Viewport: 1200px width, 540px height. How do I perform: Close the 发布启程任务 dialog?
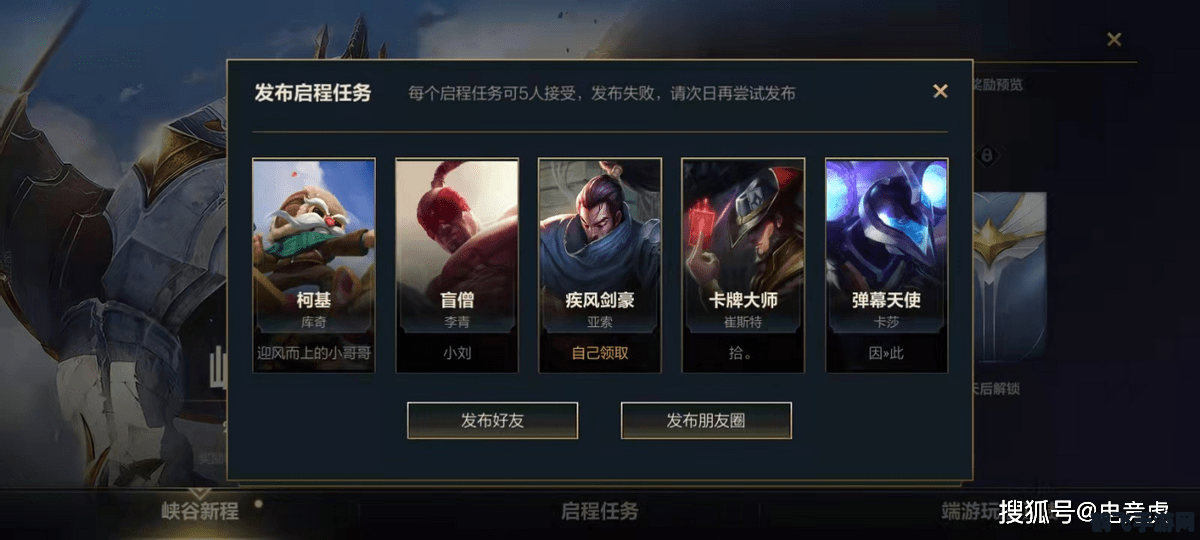(940, 91)
